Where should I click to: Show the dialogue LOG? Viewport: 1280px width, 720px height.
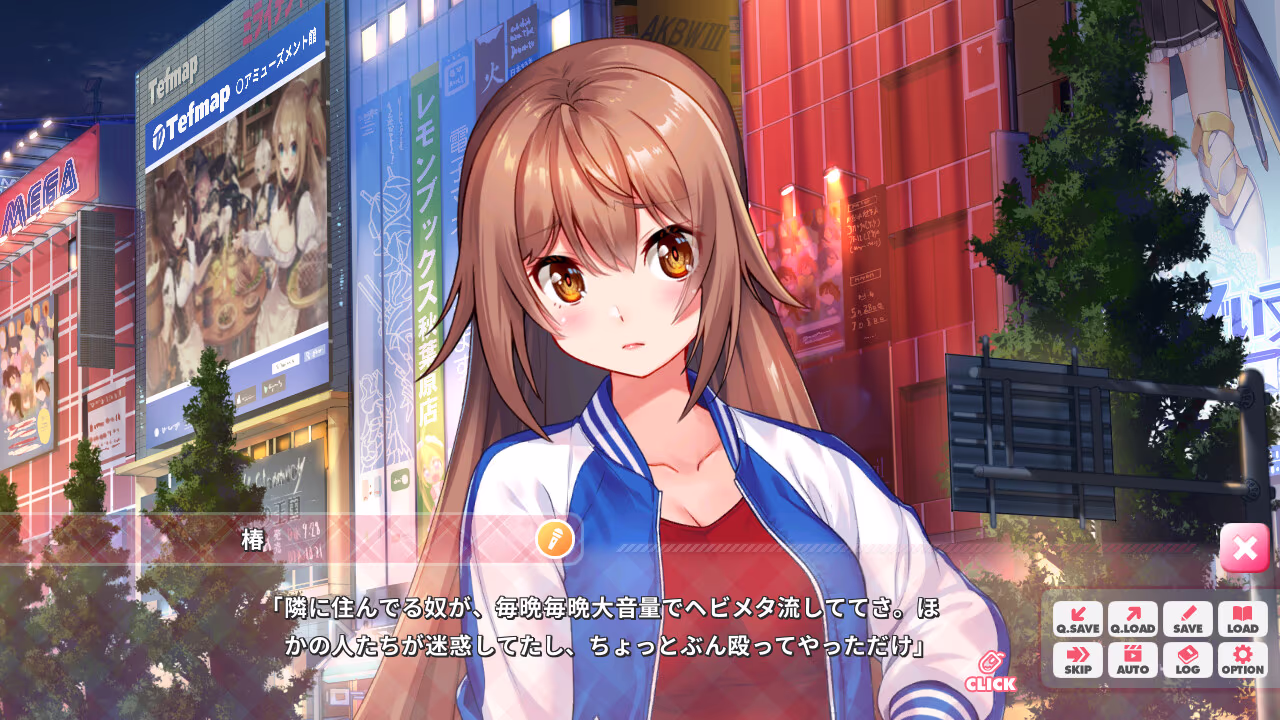[1187, 660]
